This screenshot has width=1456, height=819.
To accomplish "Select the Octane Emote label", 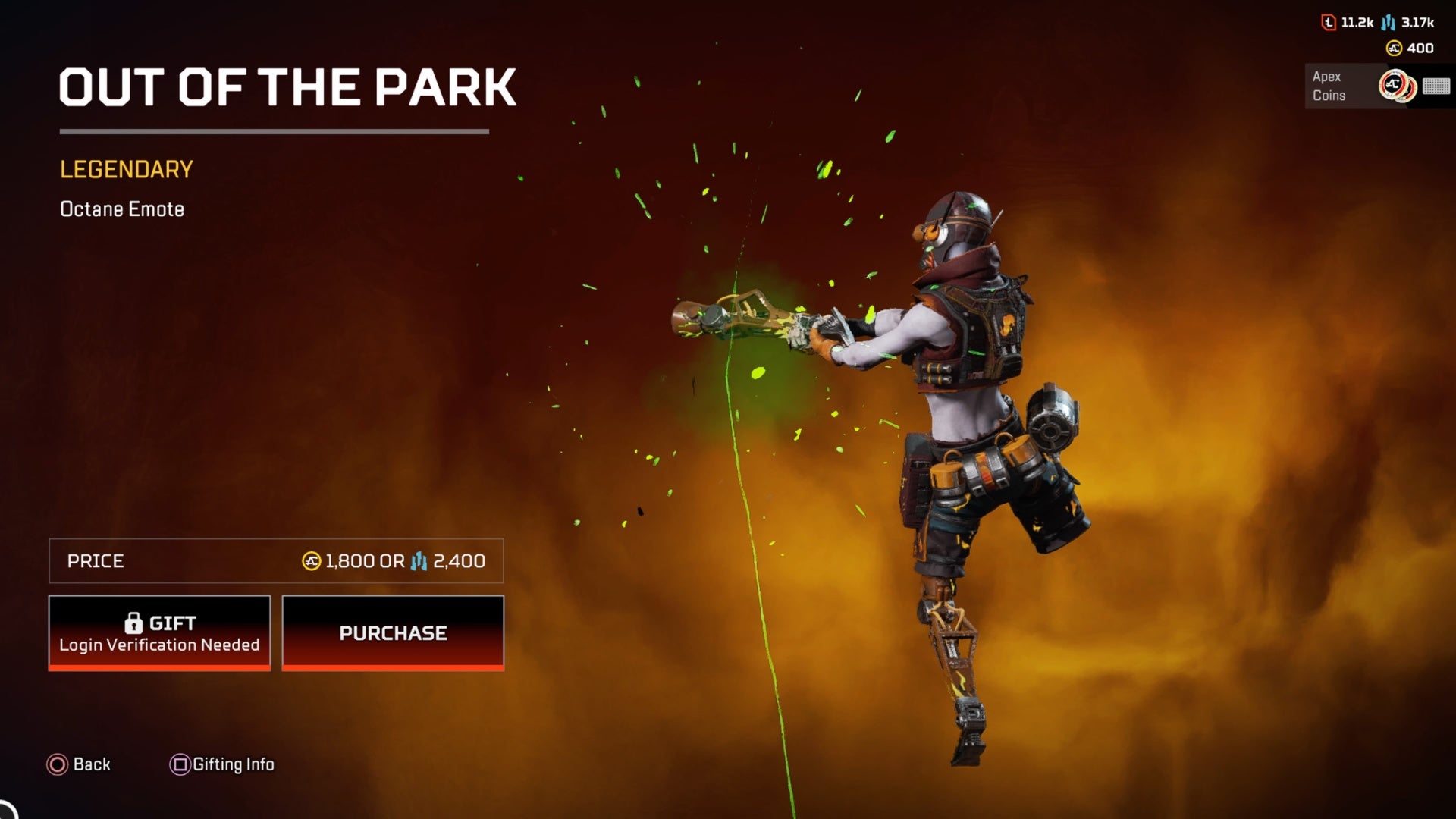I will (122, 209).
